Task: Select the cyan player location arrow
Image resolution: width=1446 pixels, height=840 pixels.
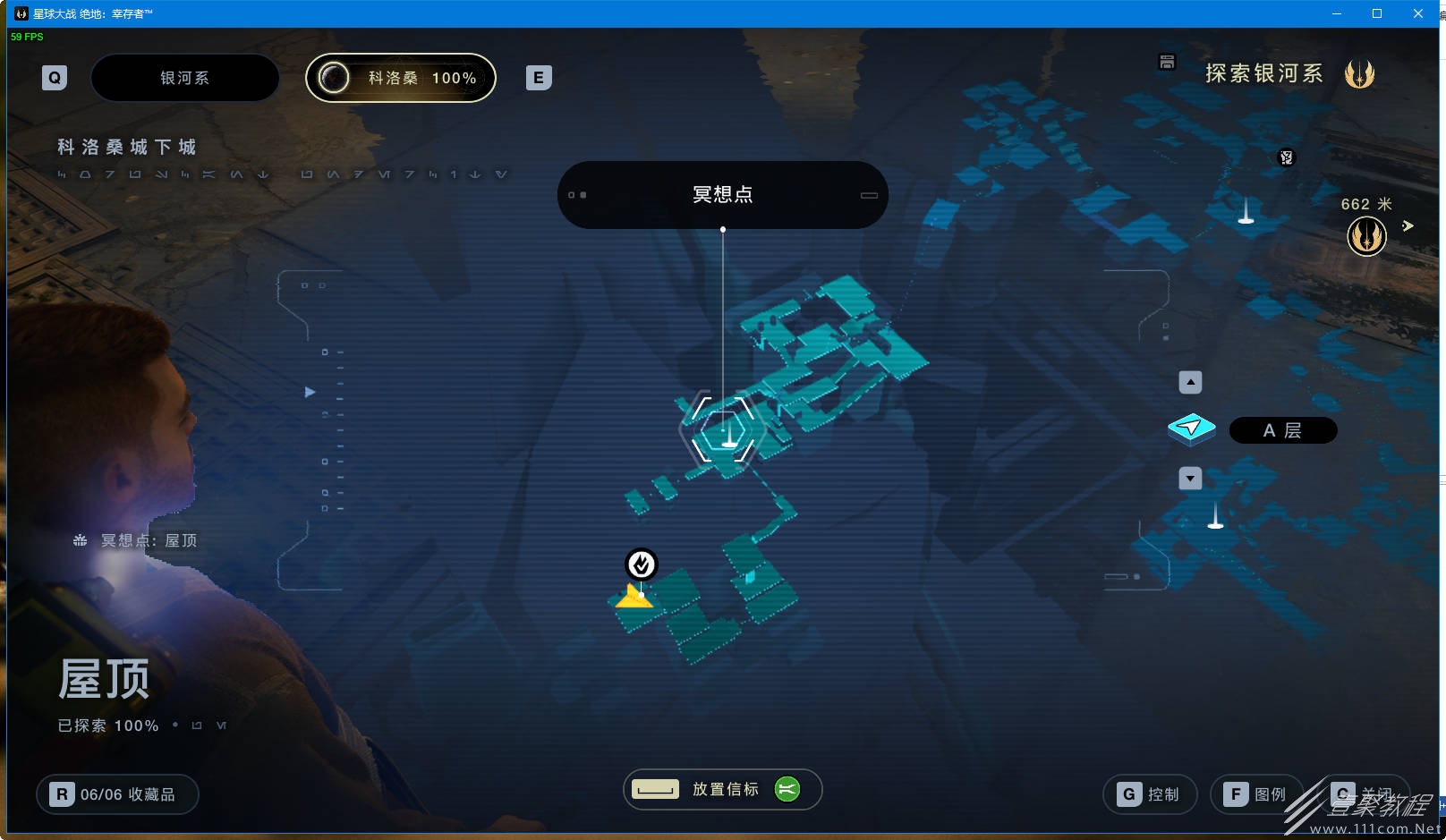Action: click(x=1190, y=428)
